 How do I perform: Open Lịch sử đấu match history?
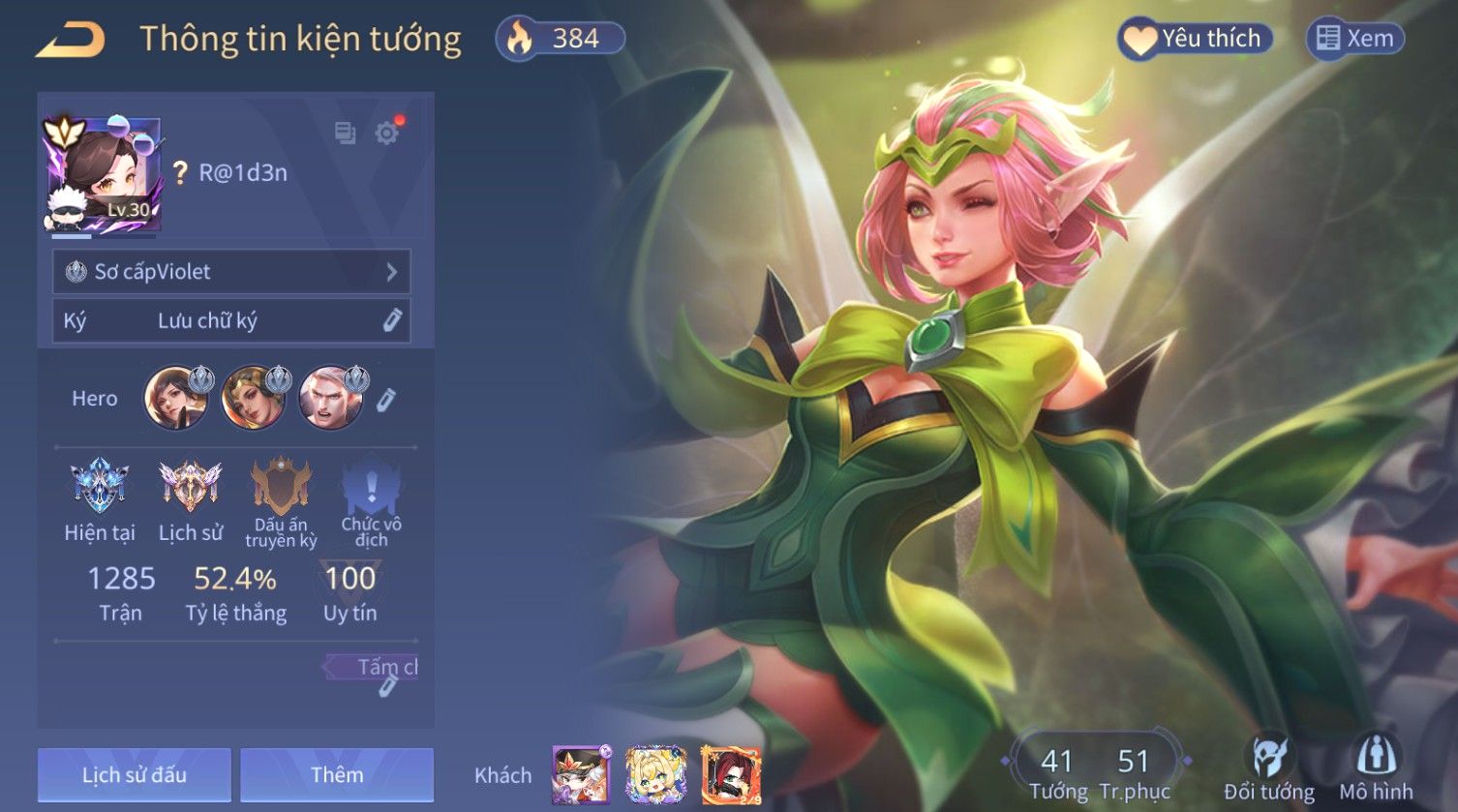(135, 774)
